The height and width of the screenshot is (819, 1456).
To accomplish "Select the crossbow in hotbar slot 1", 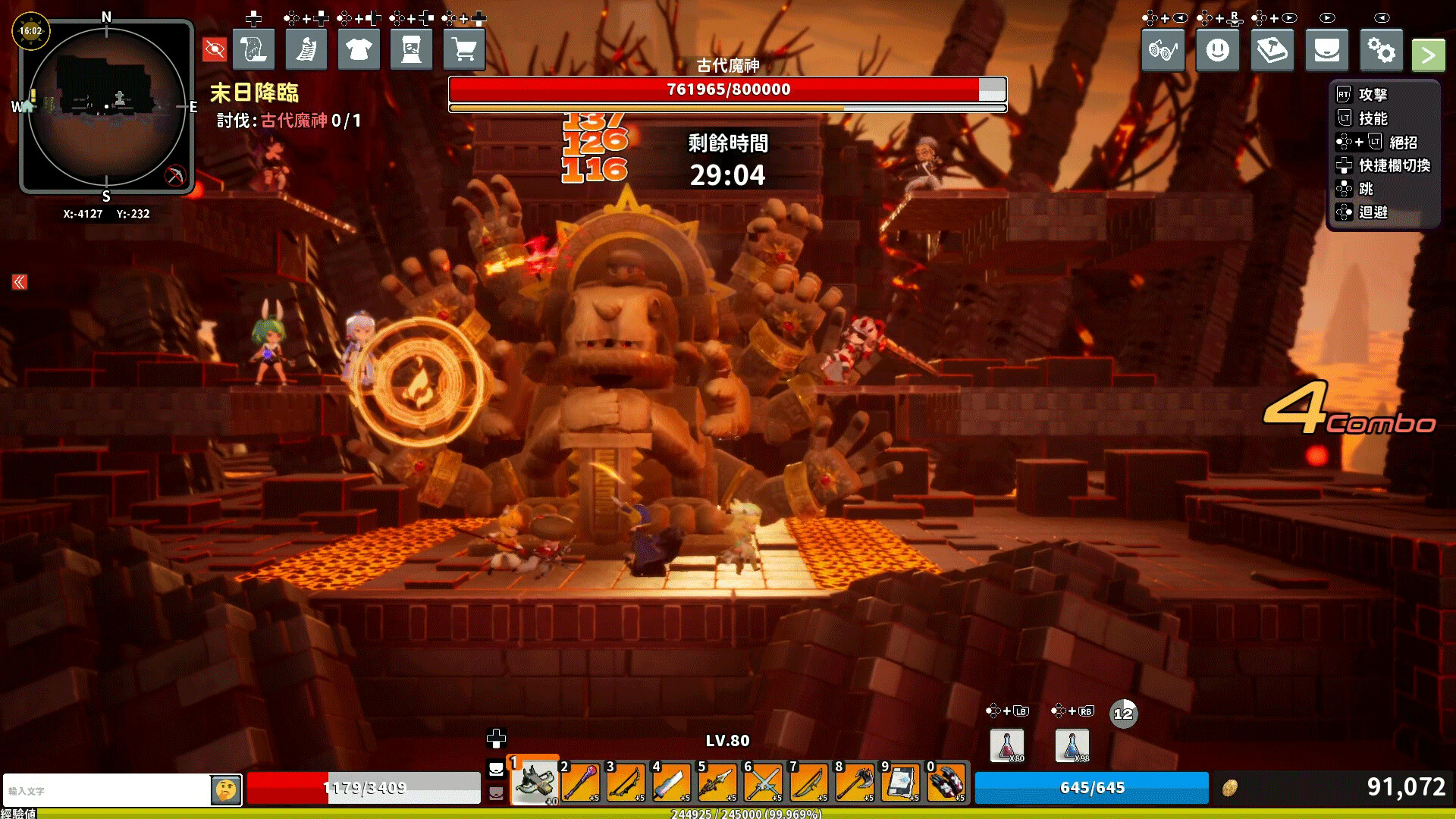I will coord(535,782).
